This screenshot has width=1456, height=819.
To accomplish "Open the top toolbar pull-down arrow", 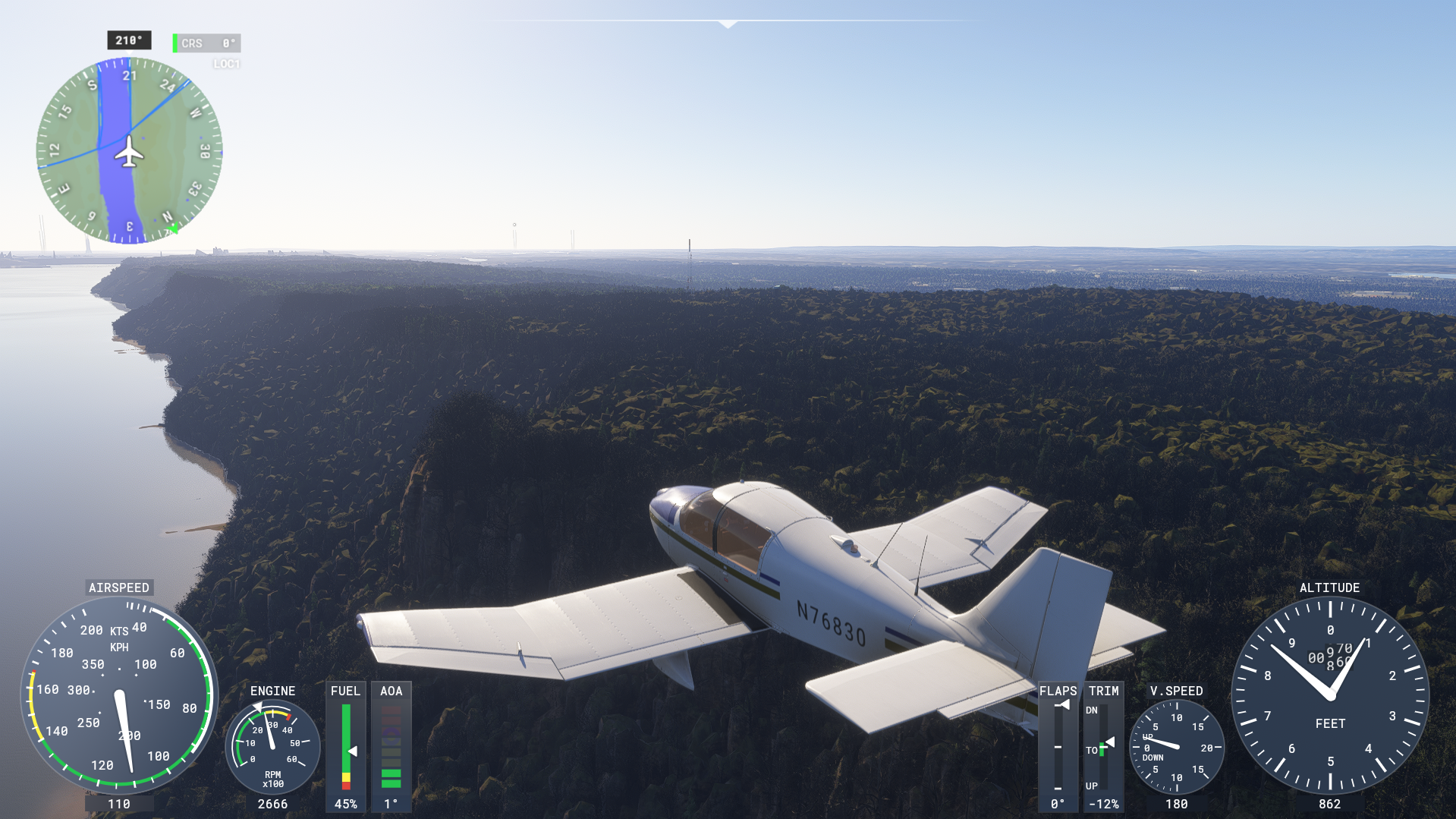I will [728, 24].
